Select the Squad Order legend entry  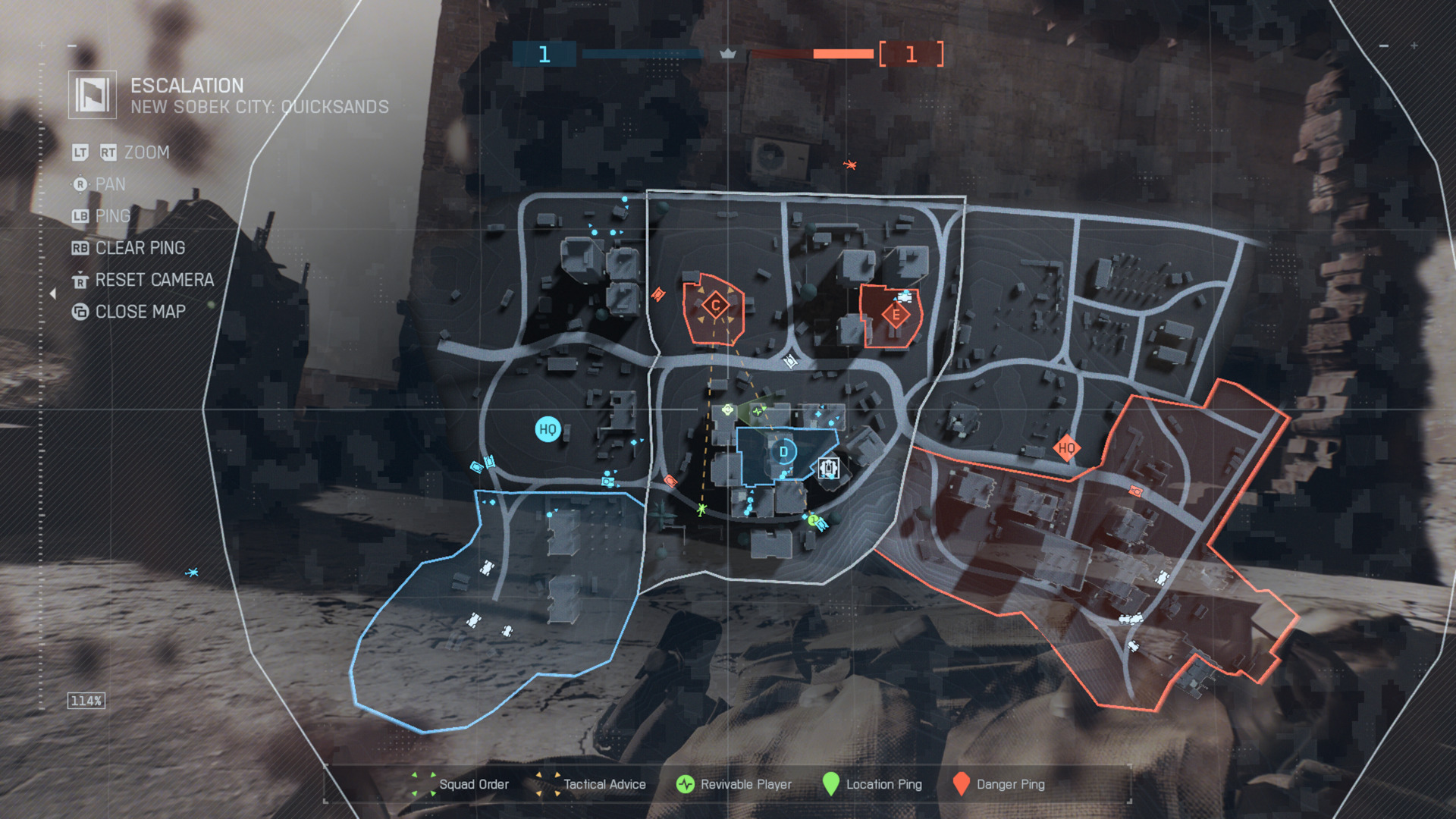point(460,784)
